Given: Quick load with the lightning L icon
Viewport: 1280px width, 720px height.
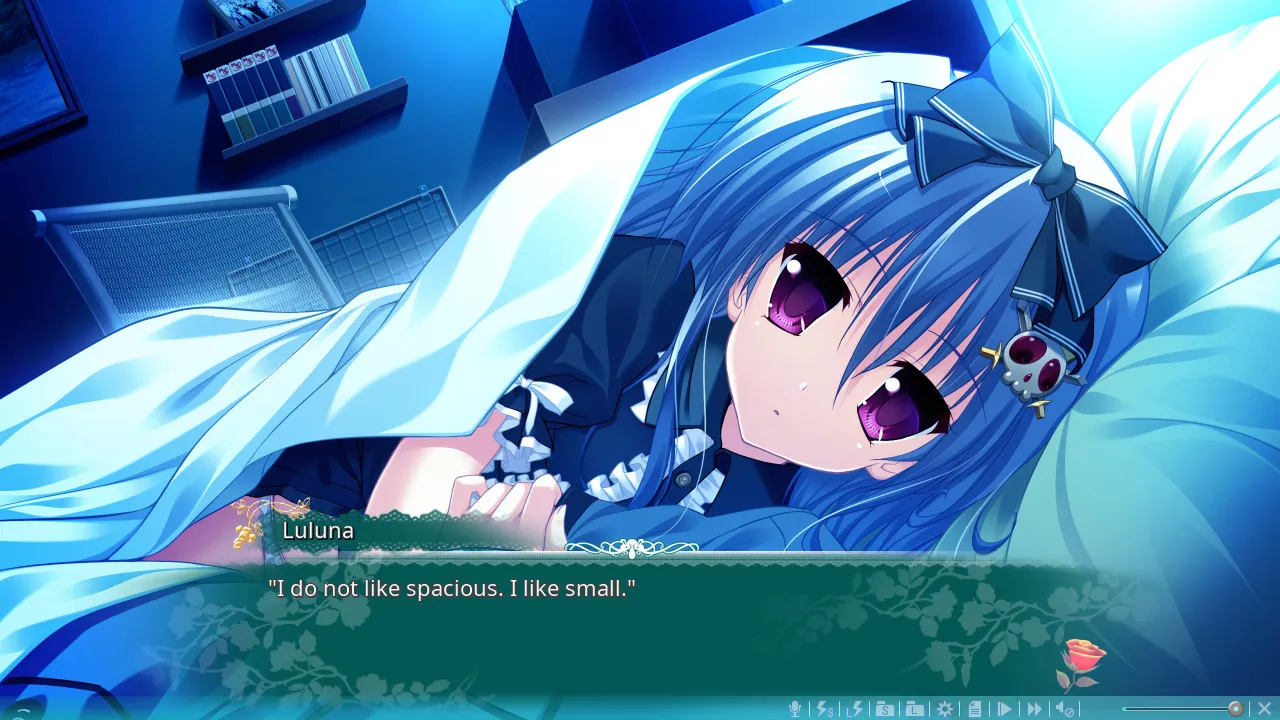Looking at the screenshot, I should click(x=855, y=709).
